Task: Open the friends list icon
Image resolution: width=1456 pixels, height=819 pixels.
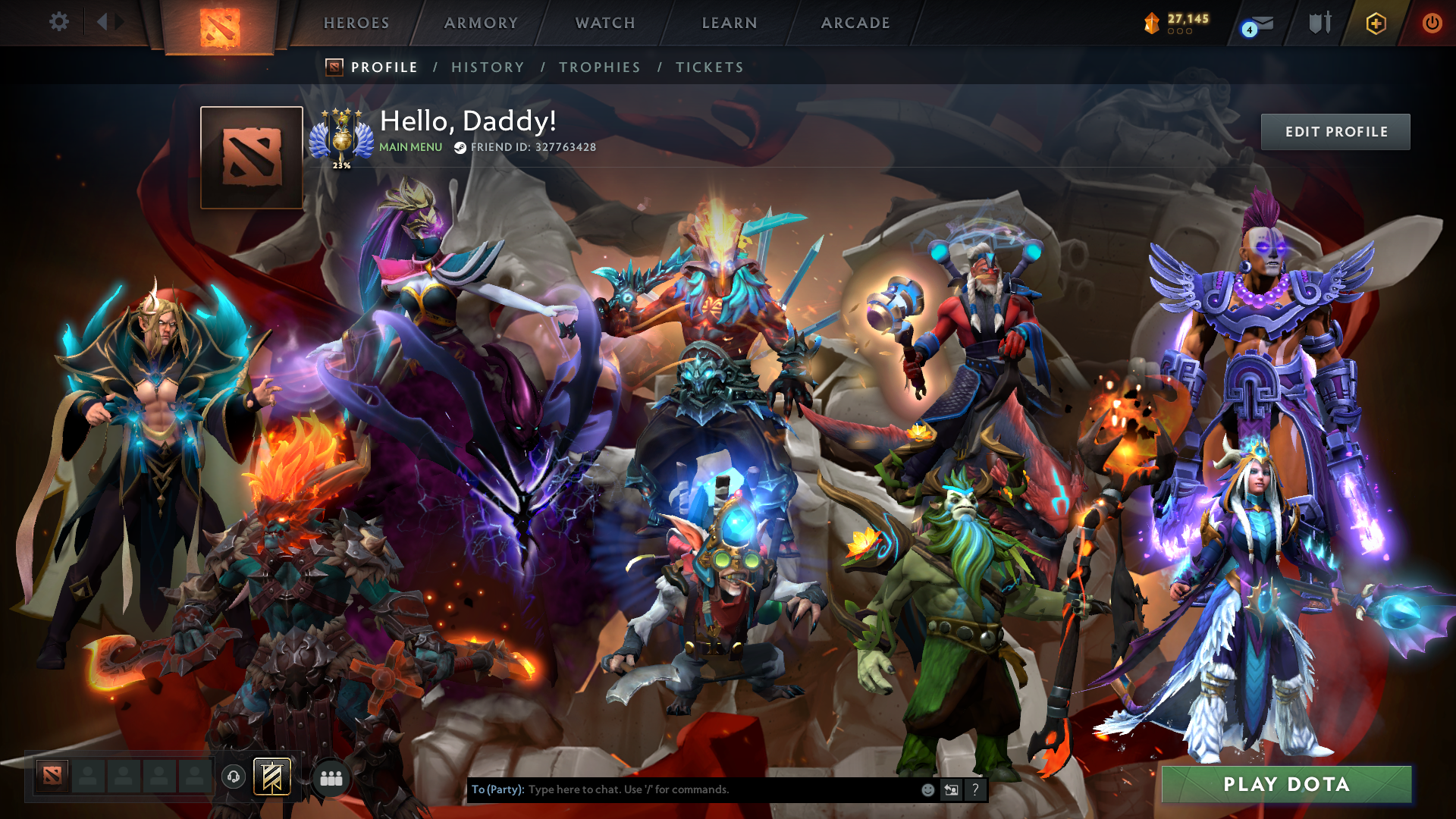Action: point(330,777)
